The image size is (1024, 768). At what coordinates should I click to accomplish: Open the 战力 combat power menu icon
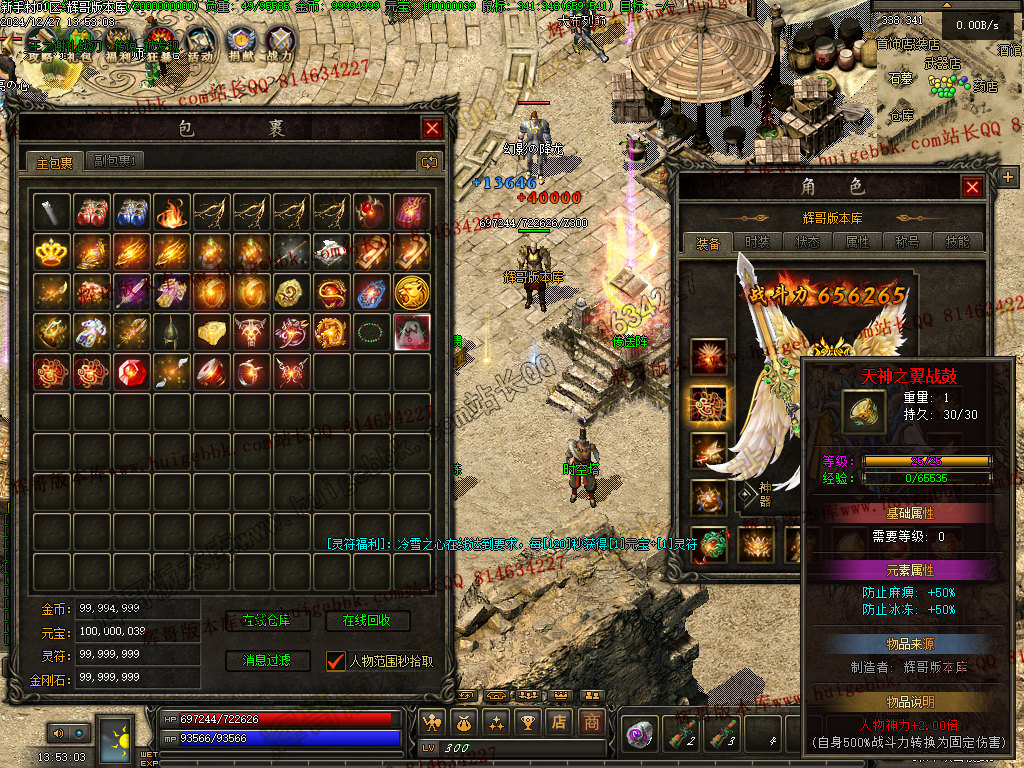pos(281,41)
